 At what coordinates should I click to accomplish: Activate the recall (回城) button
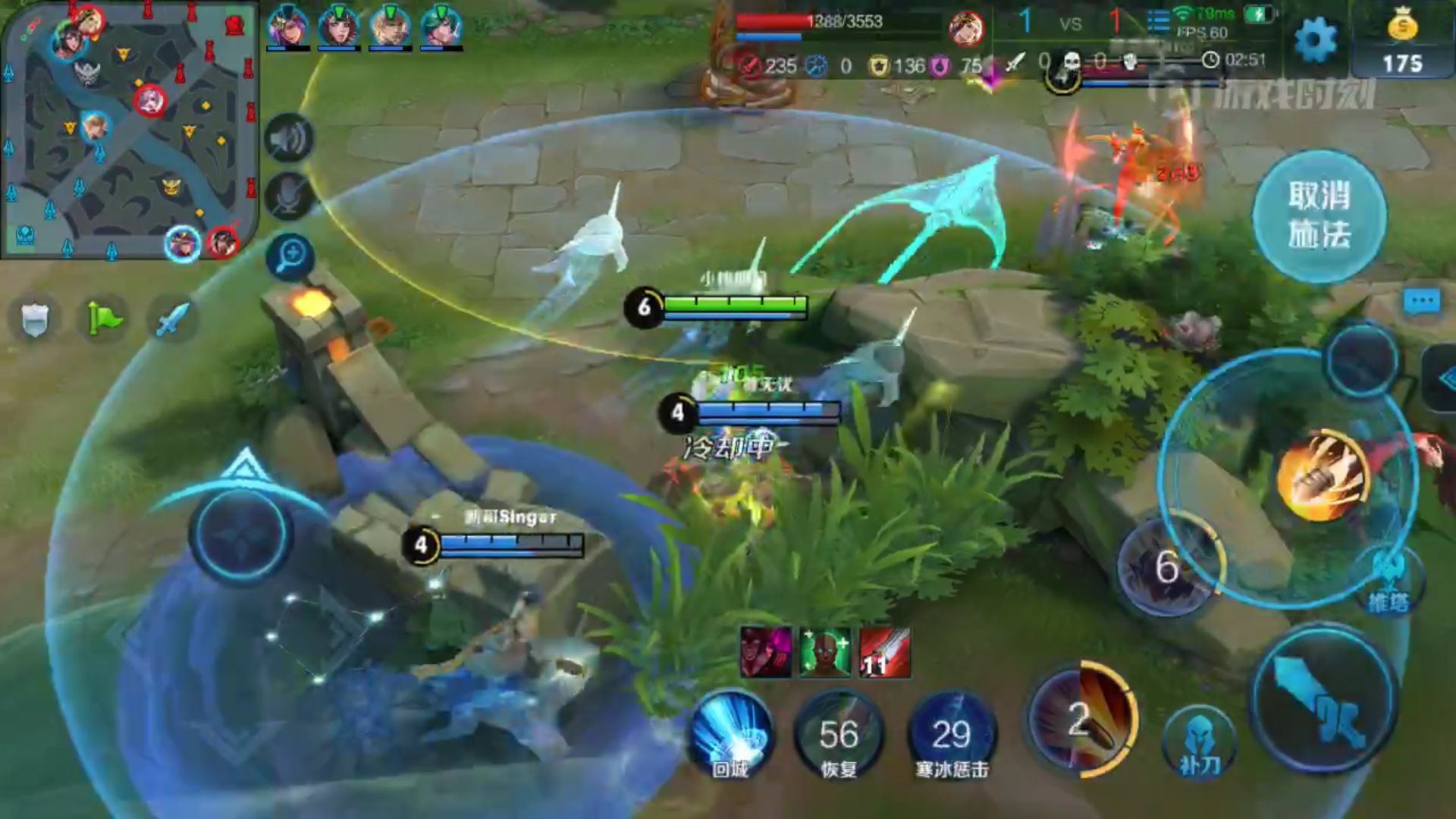730,734
